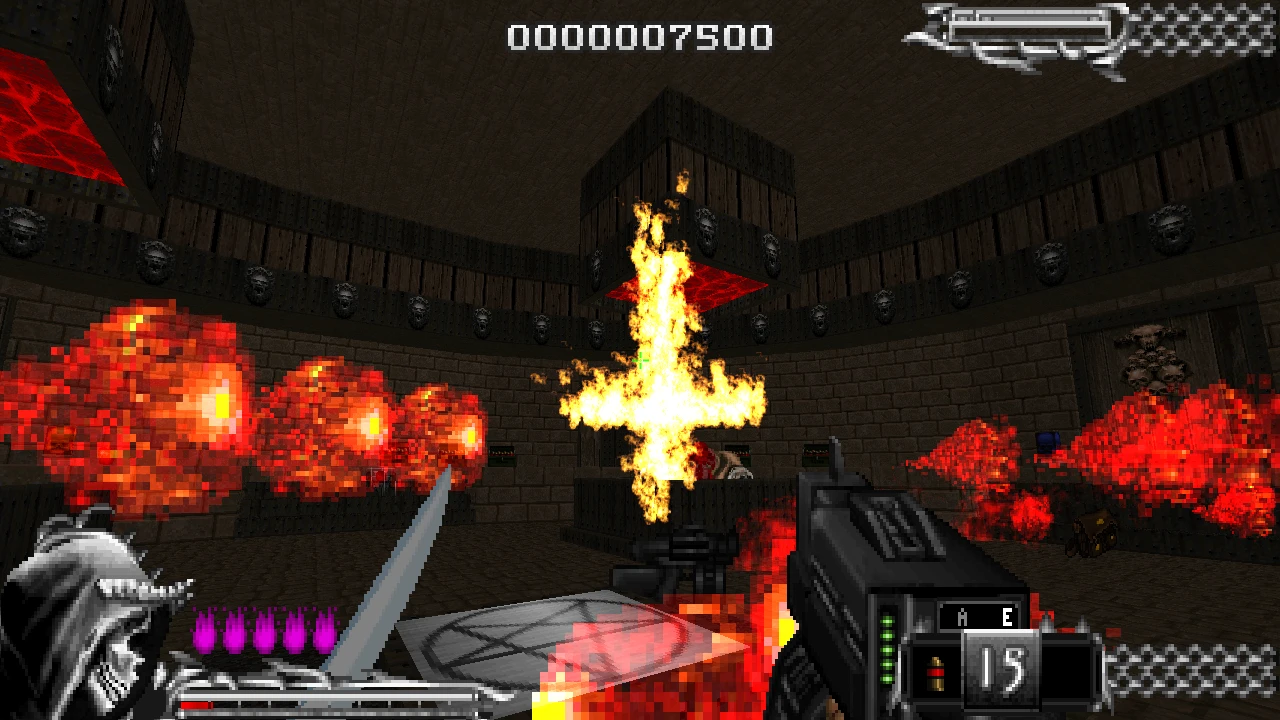This screenshot has height=720, width=1280.
Task: Toggle the 'A' automatic fire mode indicator
Action: [x=961, y=619]
